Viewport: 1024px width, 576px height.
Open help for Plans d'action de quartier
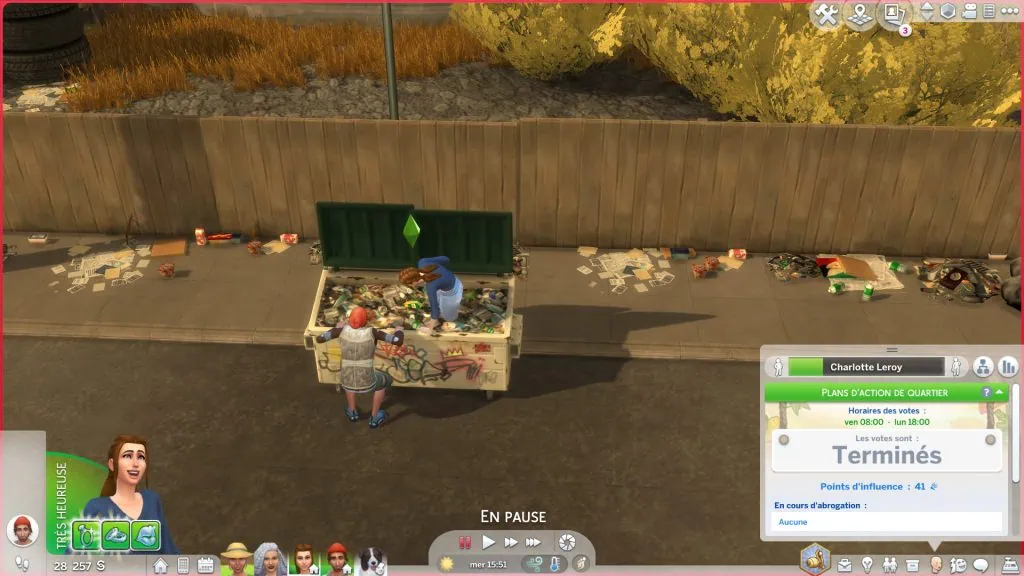[986, 393]
